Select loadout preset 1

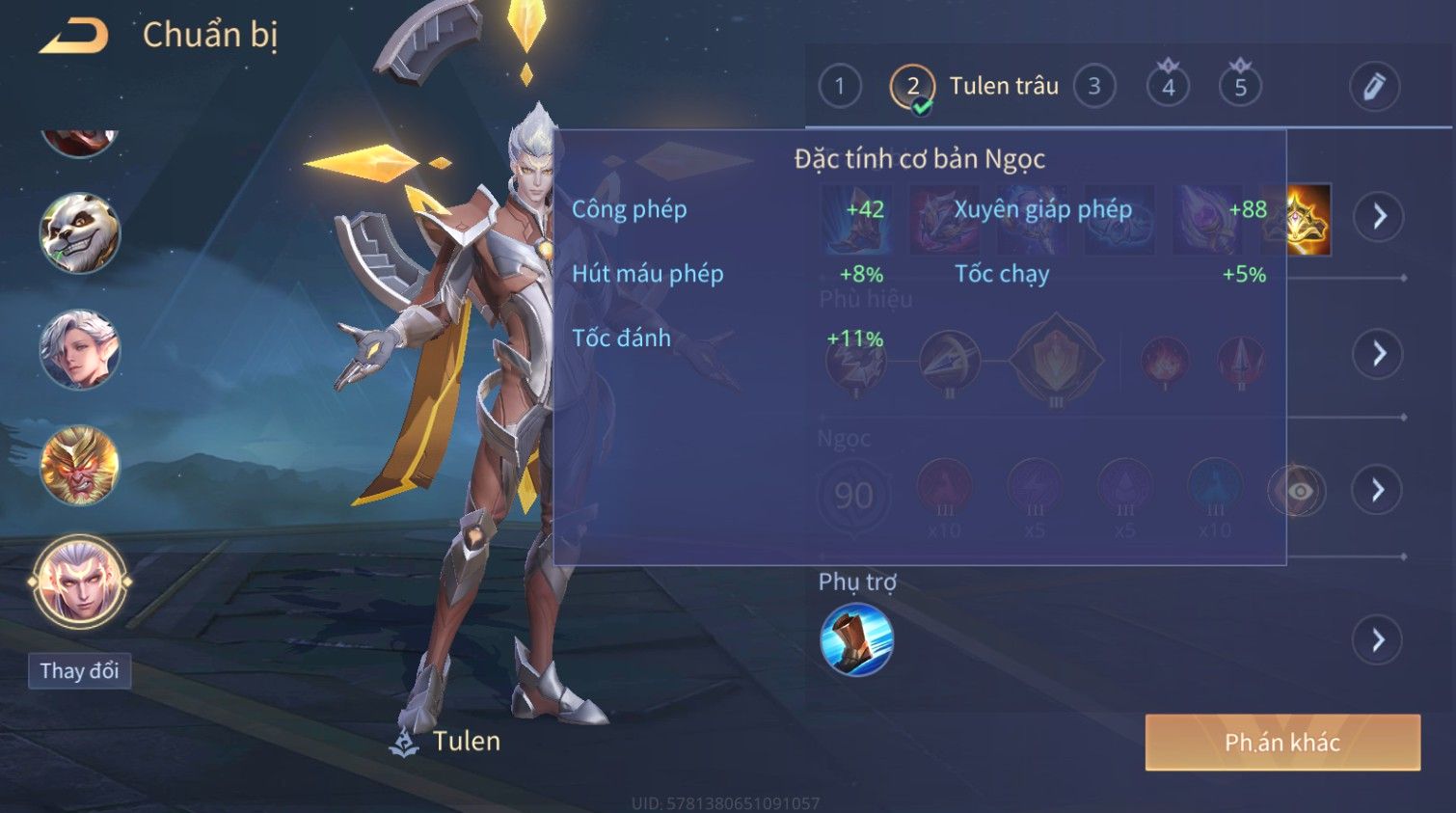tap(840, 87)
